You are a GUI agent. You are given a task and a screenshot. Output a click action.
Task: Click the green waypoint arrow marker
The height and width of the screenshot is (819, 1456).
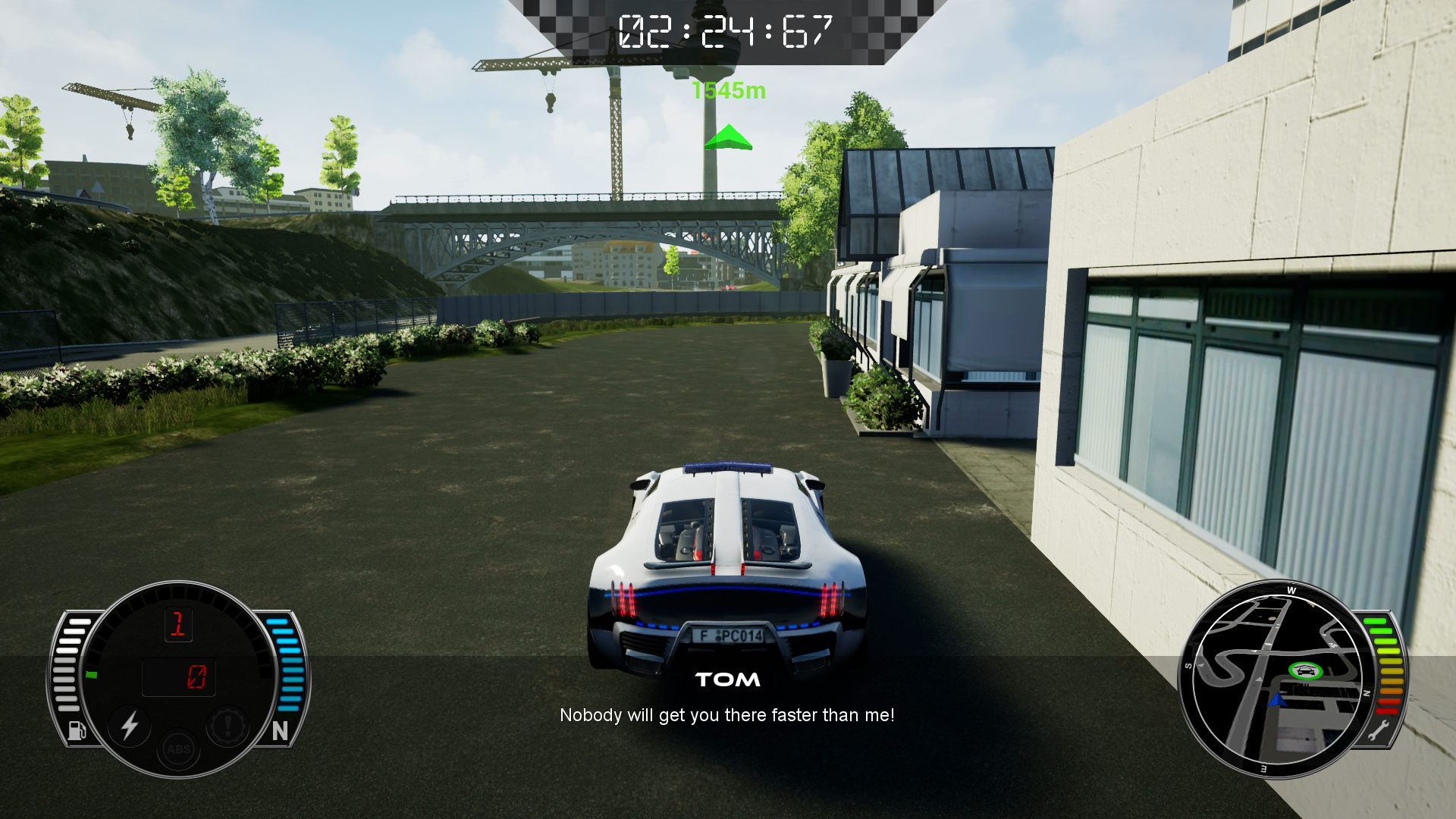[728, 137]
